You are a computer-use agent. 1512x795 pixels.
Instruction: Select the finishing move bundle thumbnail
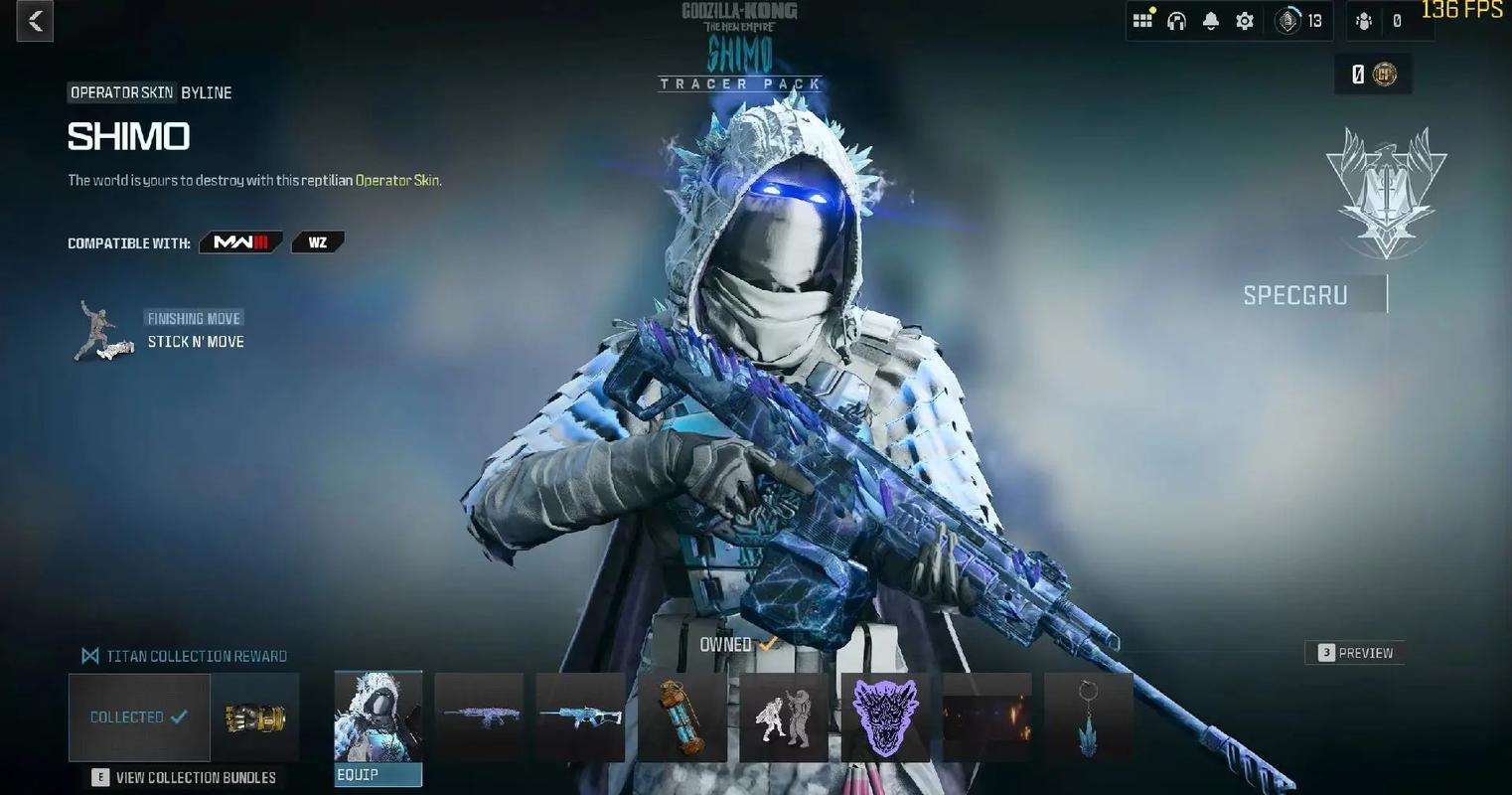(x=784, y=717)
